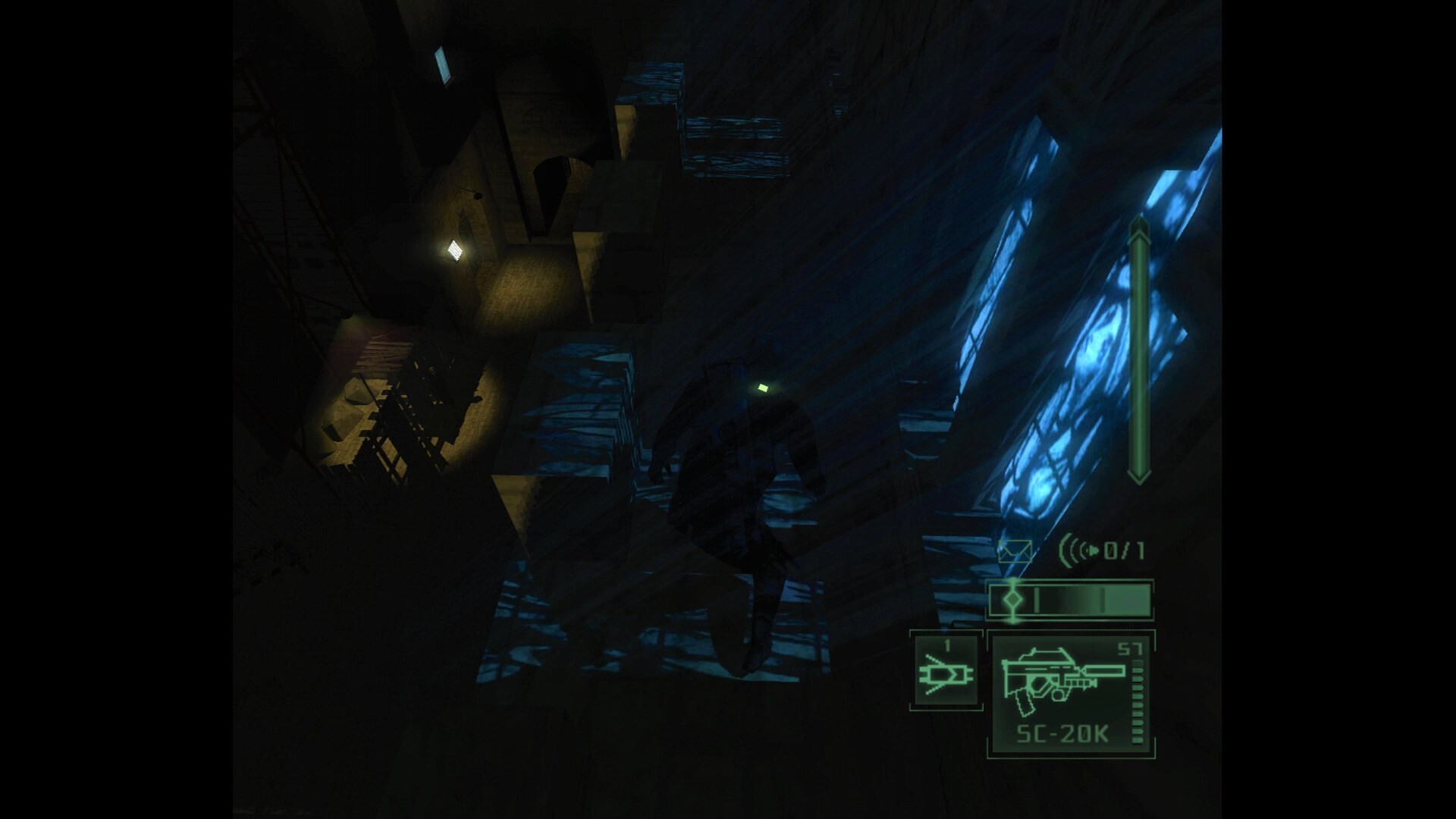Screen dimensions: 1456x819
Task: Click the tall light meter gauge on the right
Action: [x=1137, y=349]
